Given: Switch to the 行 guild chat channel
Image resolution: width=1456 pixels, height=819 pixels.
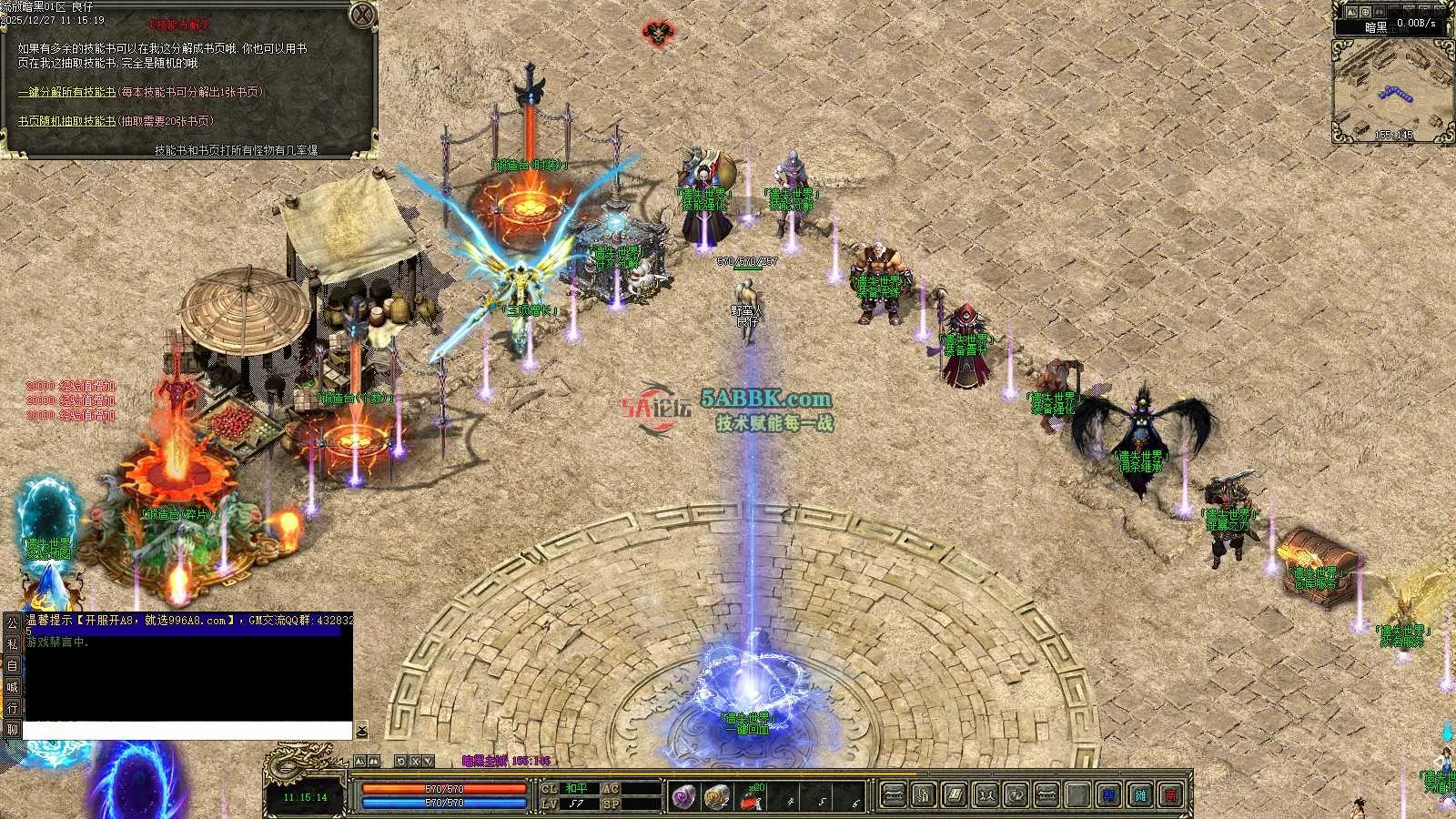Looking at the screenshot, I should [x=12, y=708].
